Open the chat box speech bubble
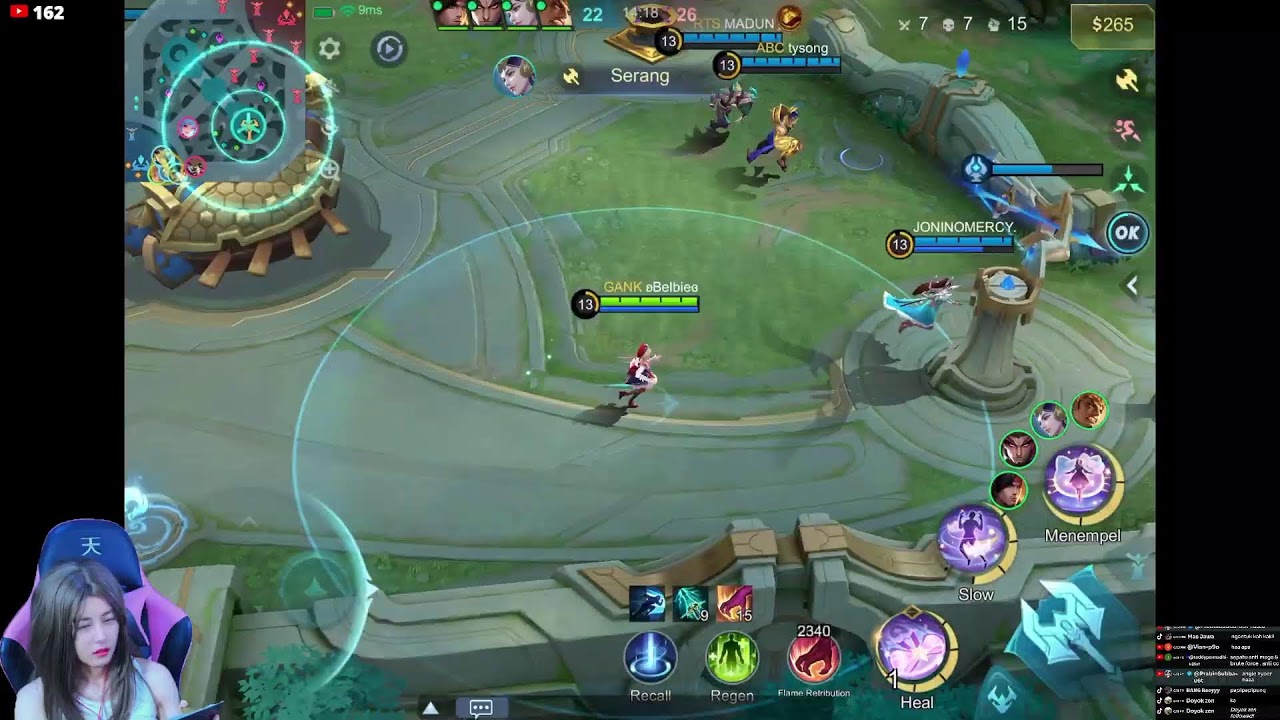This screenshot has height=720, width=1280. click(x=481, y=708)
